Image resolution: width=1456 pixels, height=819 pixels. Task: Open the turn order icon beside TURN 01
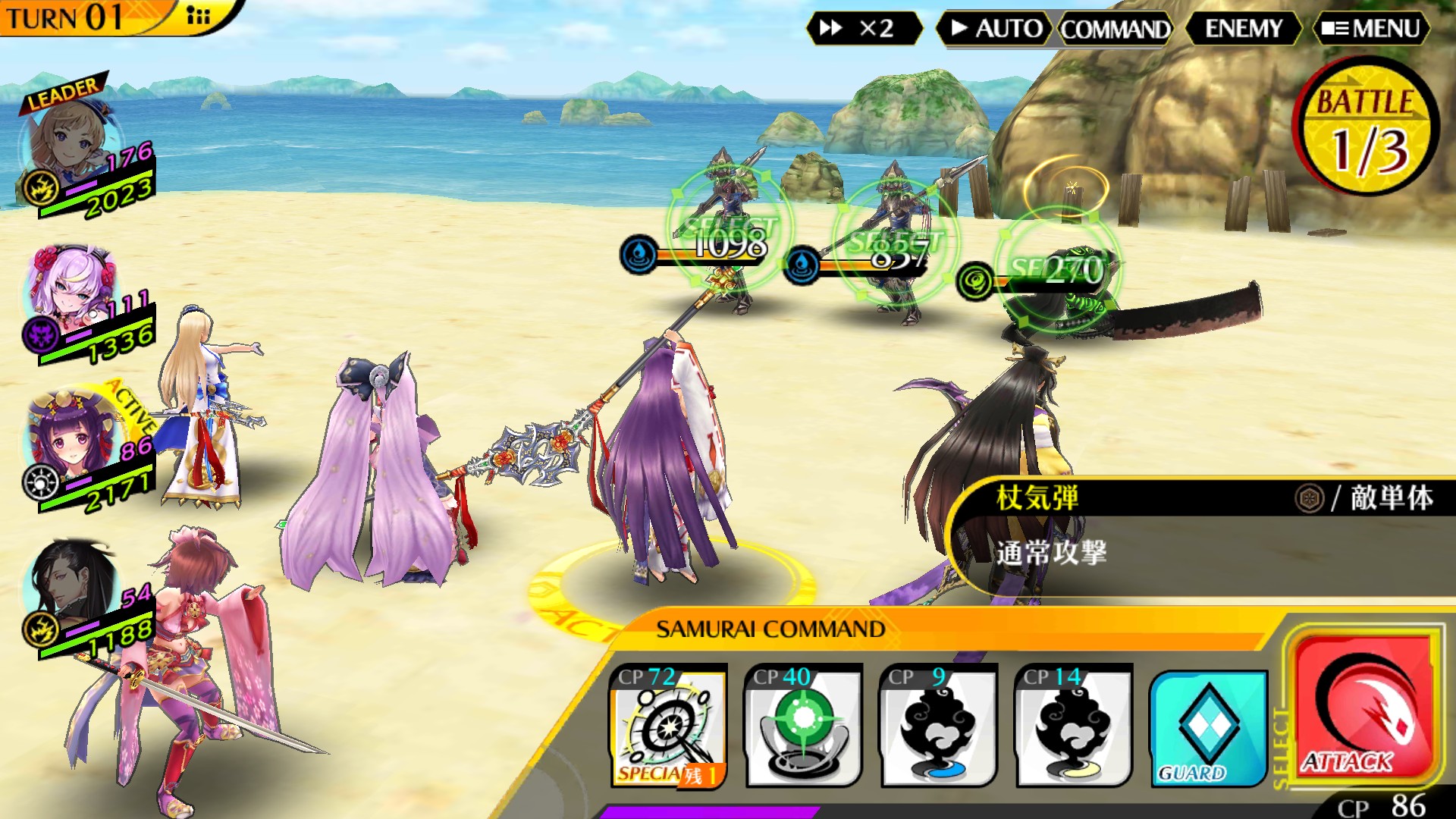198,16
